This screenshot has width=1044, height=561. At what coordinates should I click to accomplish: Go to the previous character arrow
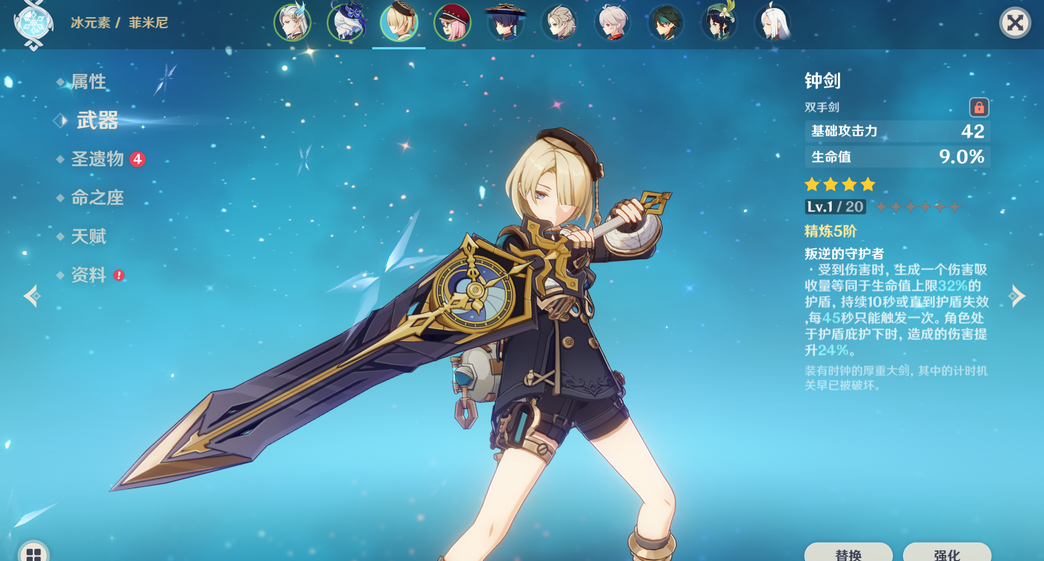coord(32,296)
